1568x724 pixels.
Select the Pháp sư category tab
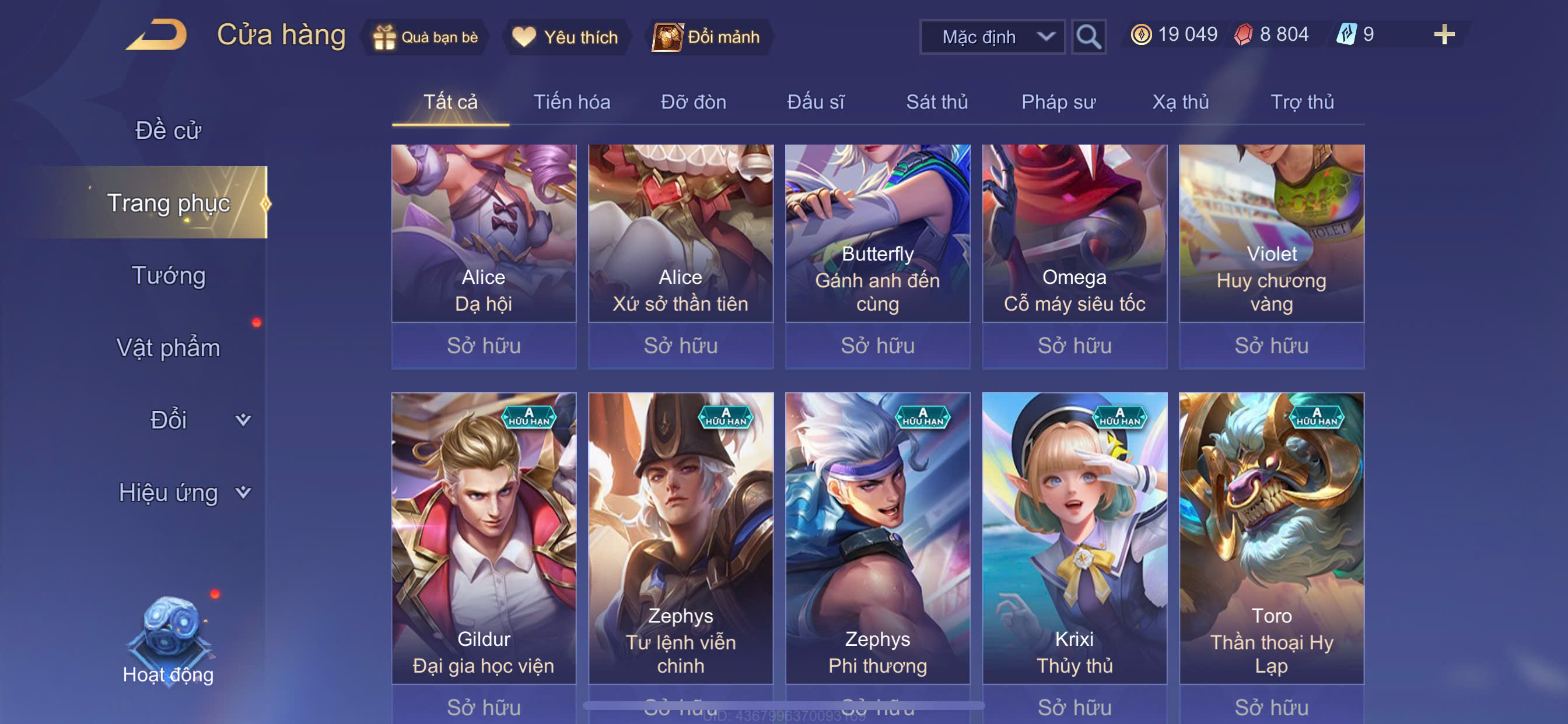(1058, 102)
